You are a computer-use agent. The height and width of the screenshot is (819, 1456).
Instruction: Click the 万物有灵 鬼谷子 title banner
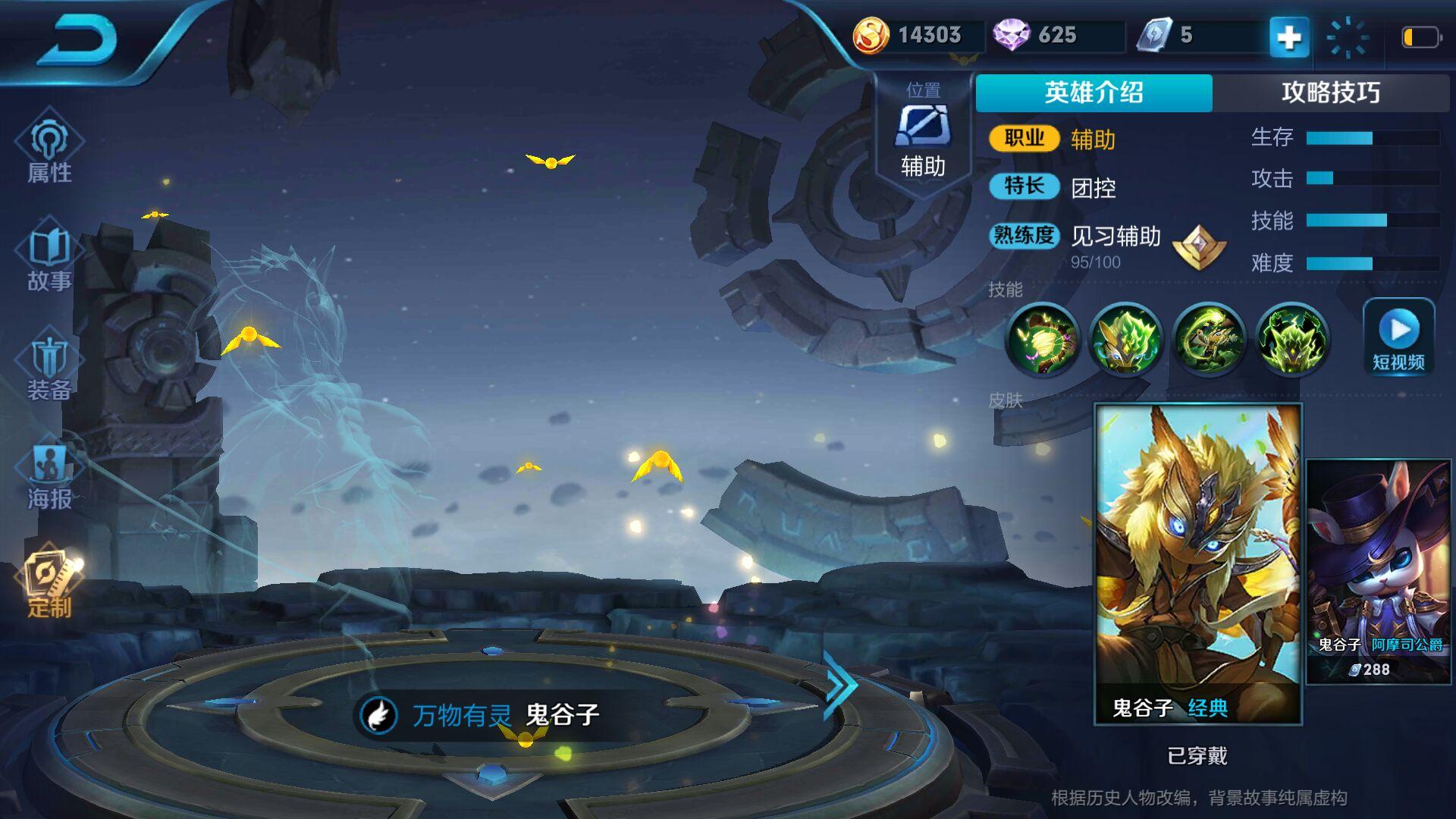click(x=485, y=714)
